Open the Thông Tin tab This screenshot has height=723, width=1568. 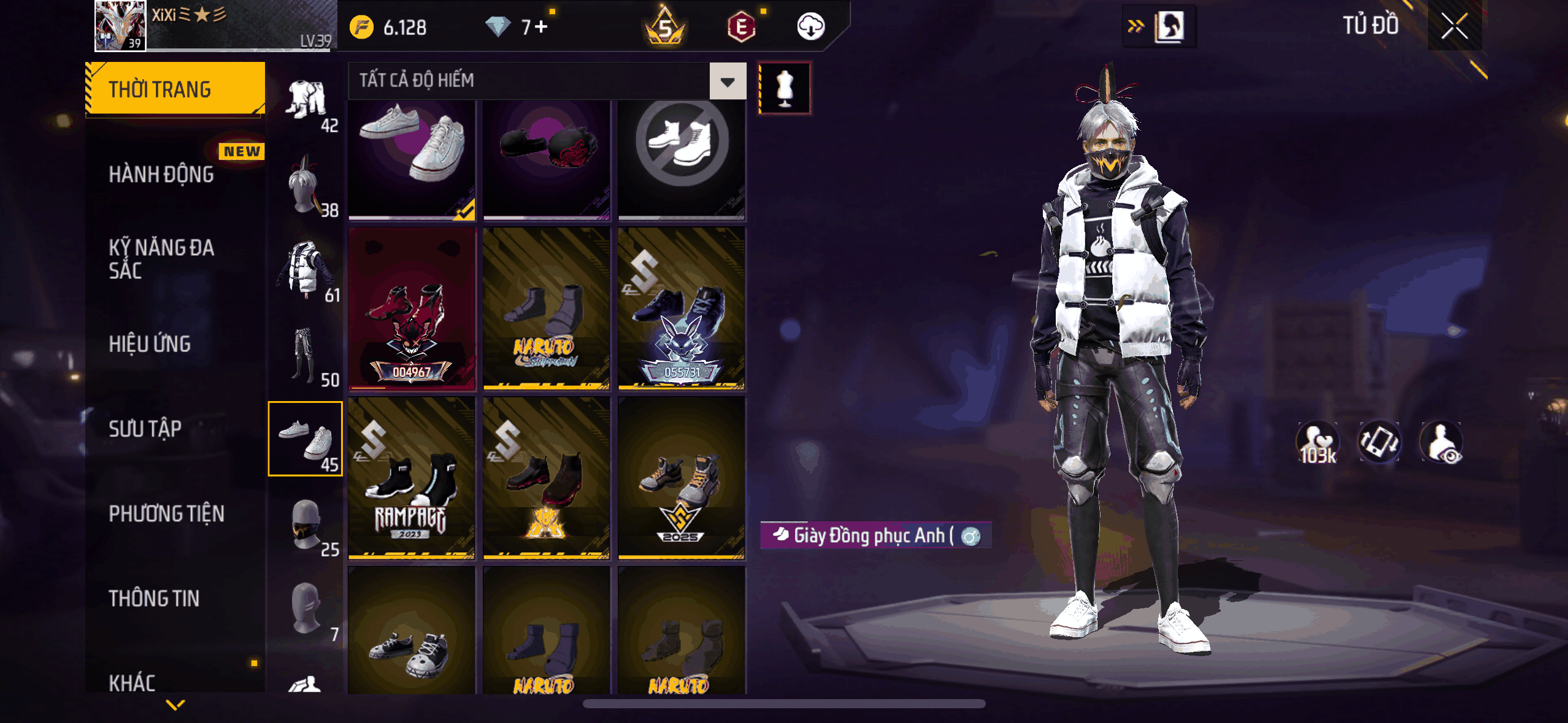[154, 598]
